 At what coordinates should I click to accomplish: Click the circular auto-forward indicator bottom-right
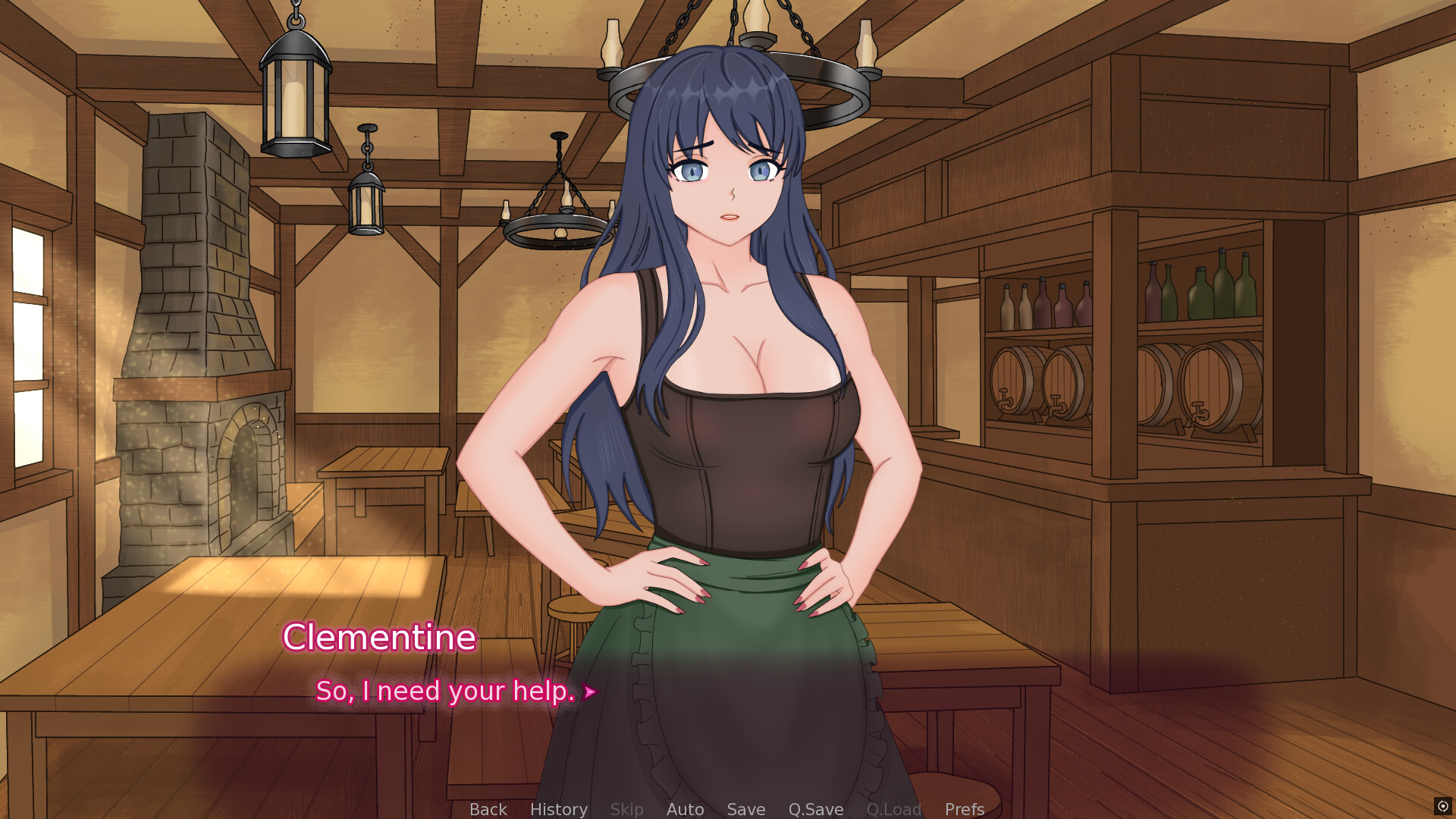pyautogui.click(x=1443, y=805)
